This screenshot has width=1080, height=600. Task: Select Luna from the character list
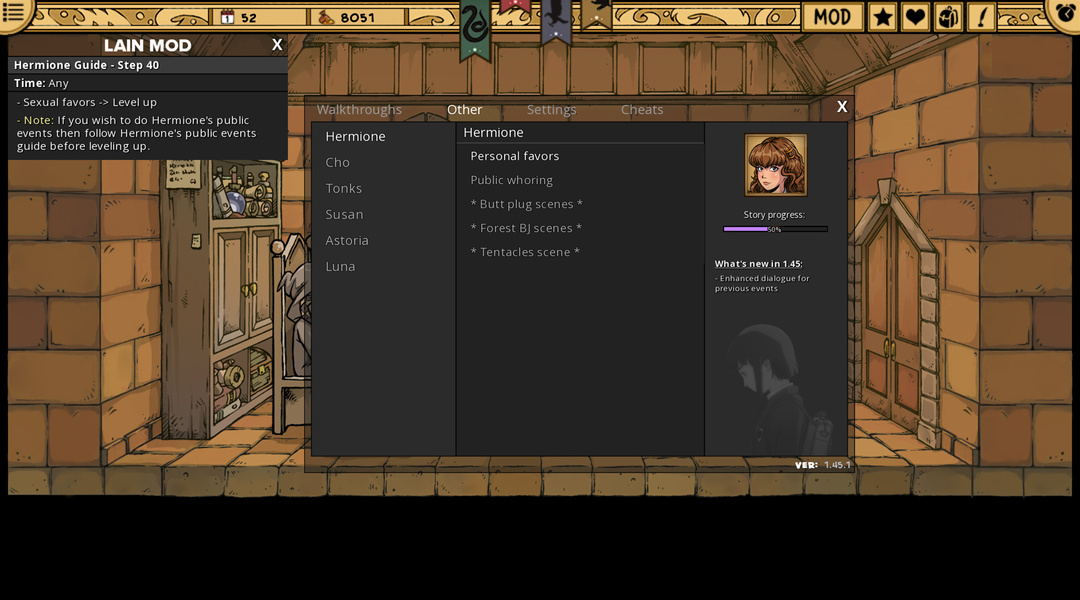coord(340,266)
